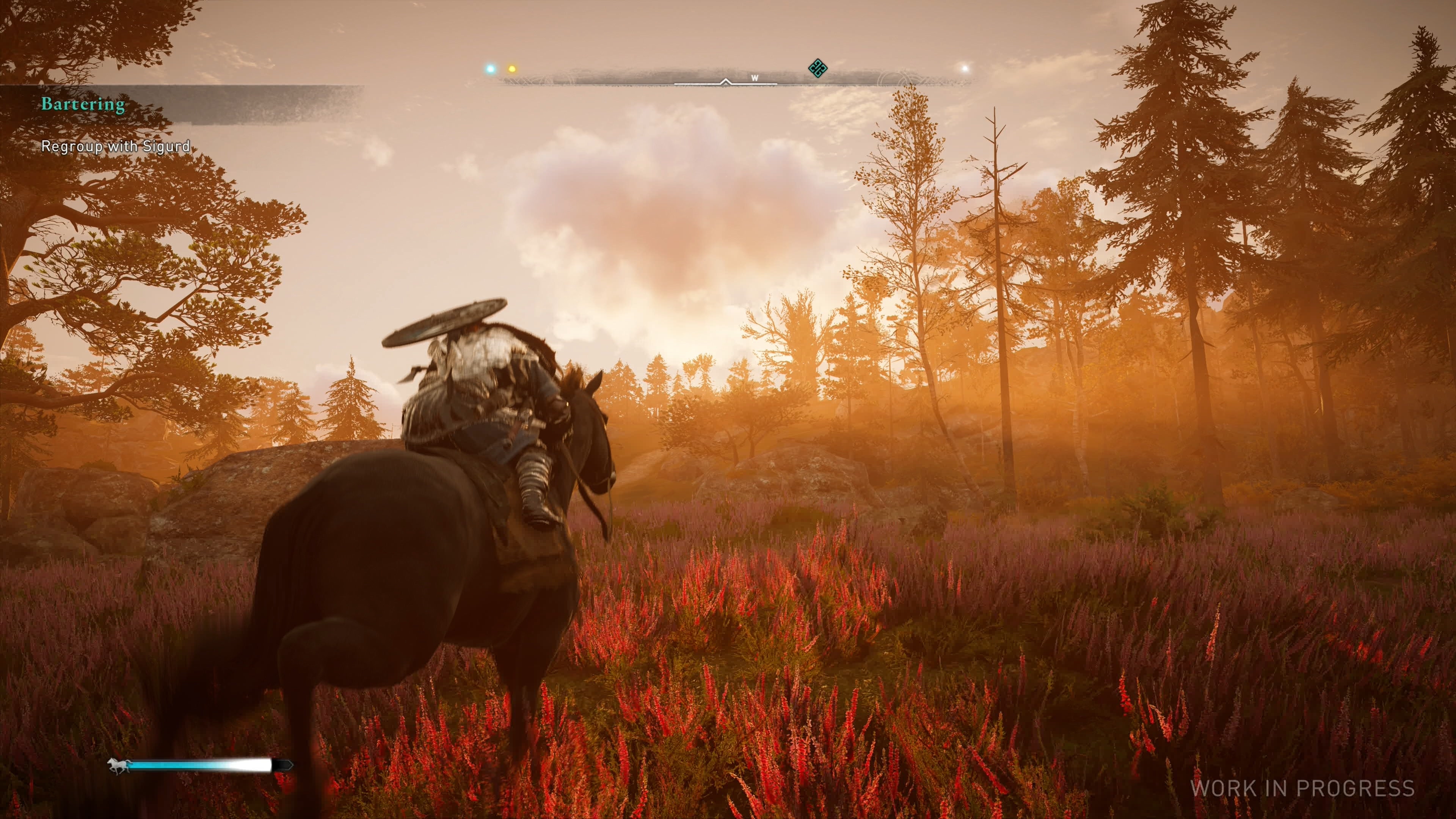
Task: Select the Bartering quest title
Action: point(83,105)
